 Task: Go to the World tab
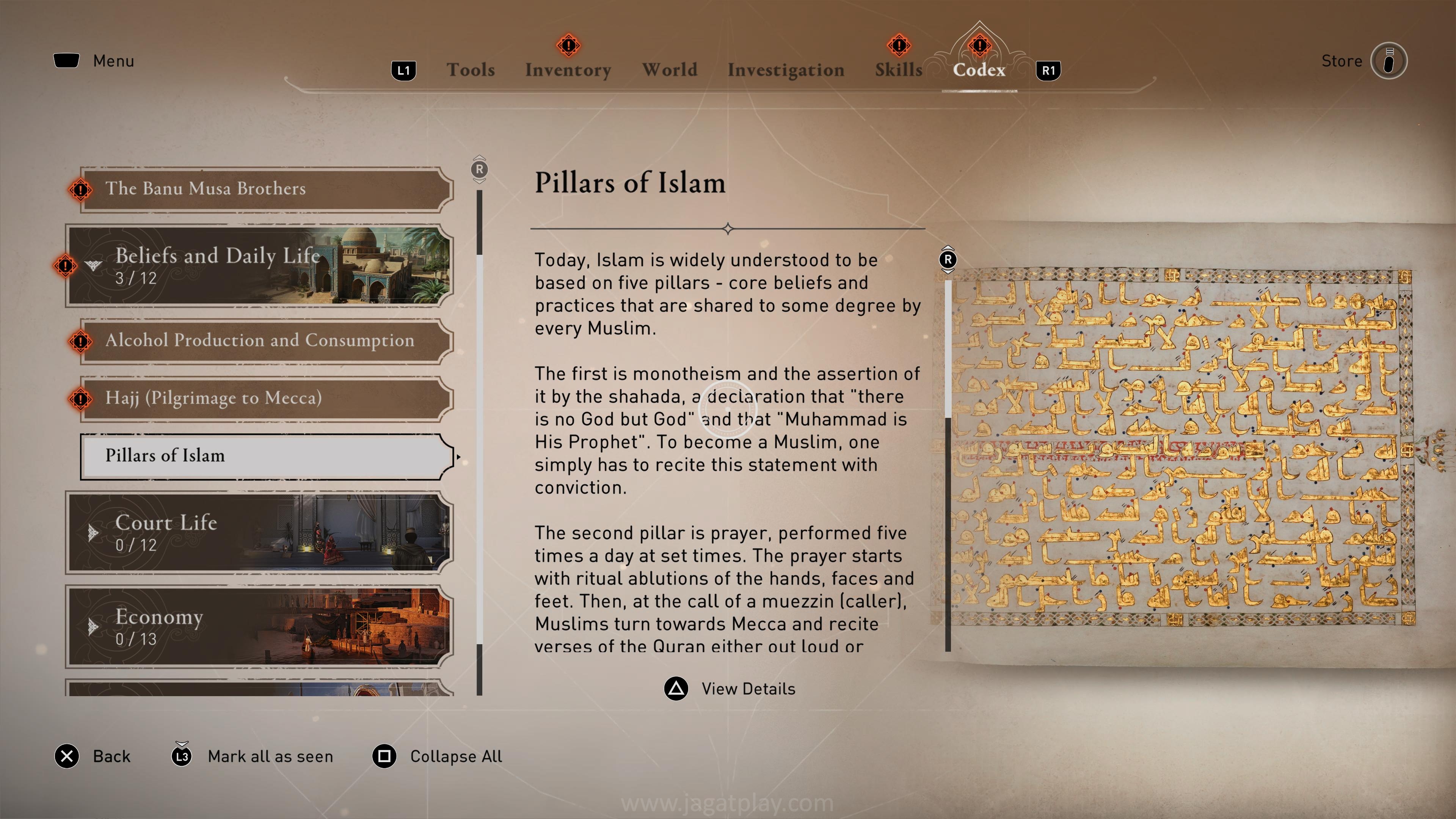pyautogui.click(x=669, y=70)
